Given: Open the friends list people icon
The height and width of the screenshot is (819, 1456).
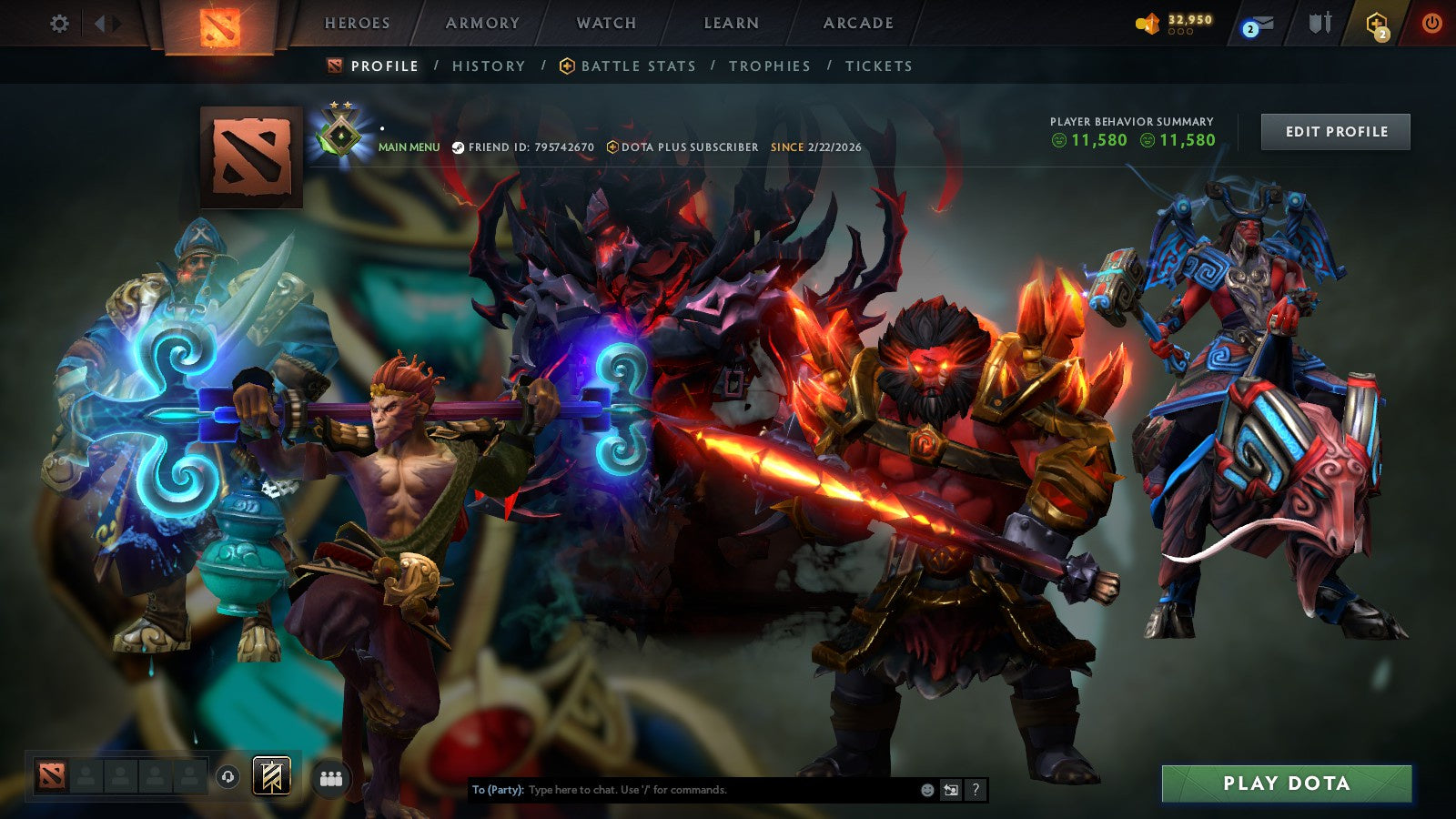Looking at the screenshot, I should (332, 776).
